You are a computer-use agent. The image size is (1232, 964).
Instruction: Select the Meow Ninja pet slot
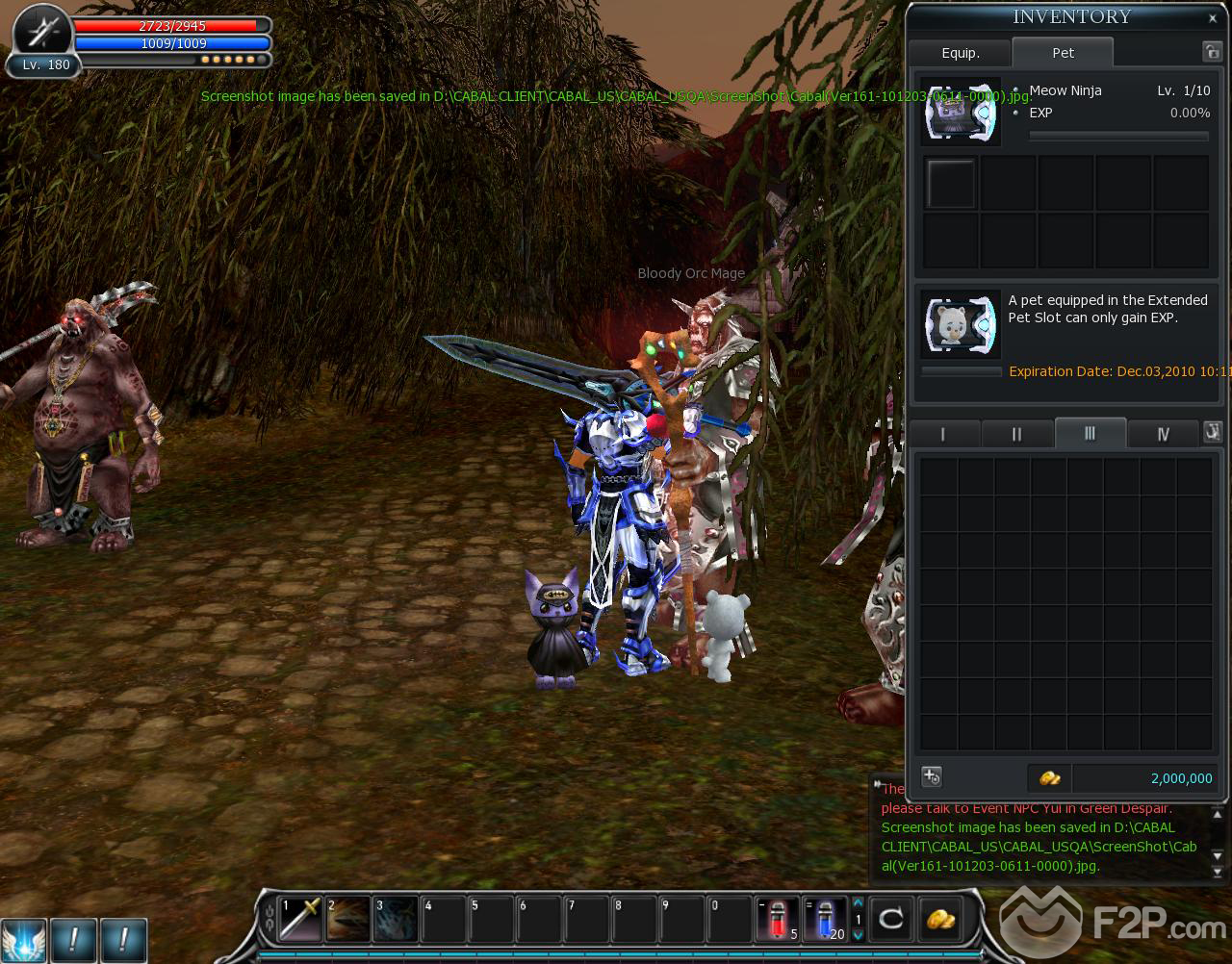(960, 112)
